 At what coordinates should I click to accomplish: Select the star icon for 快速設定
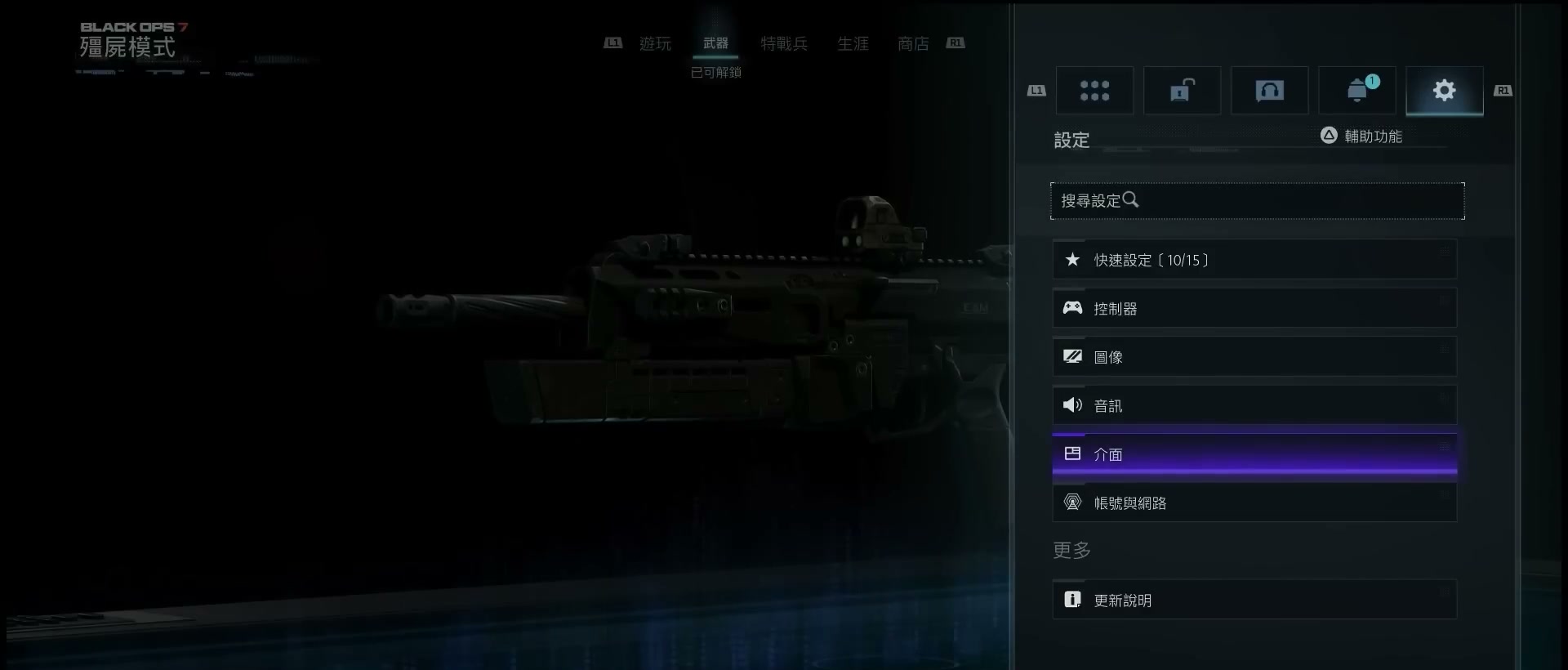click(1072, 259)
